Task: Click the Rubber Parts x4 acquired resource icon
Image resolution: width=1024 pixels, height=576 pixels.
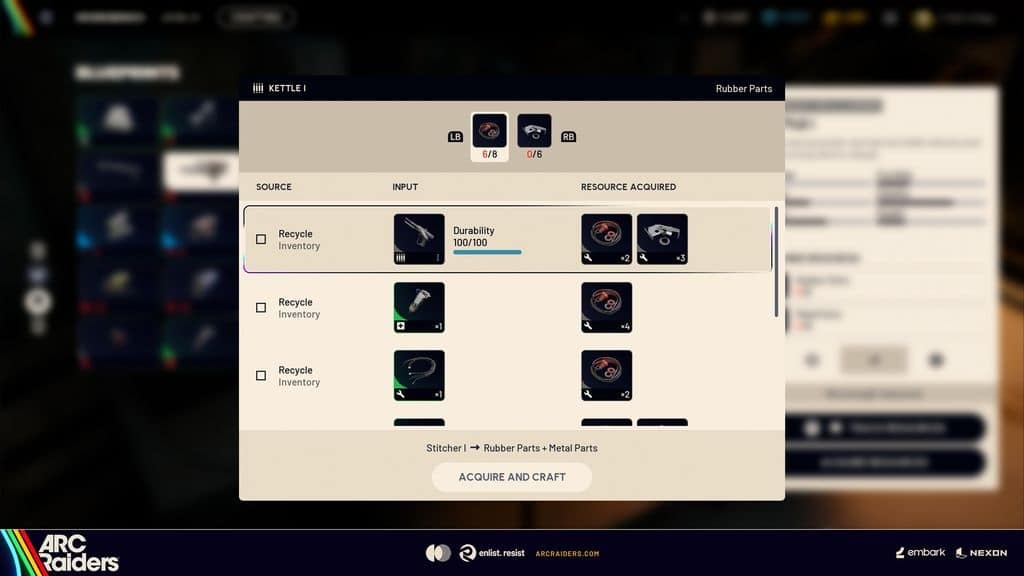Action: pos(606,307)
